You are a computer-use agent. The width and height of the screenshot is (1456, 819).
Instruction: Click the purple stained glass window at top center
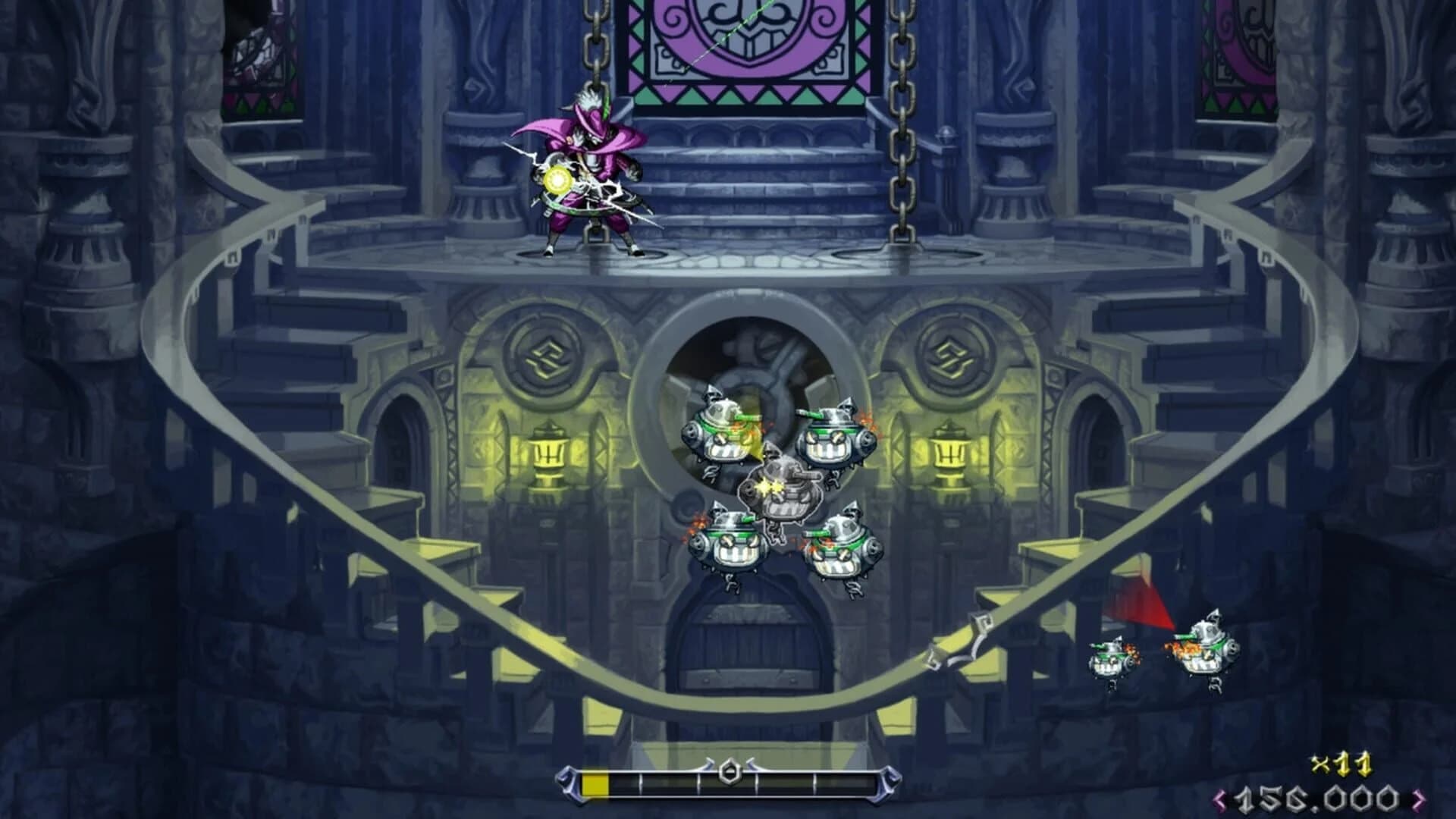click(x=732, y=45)
